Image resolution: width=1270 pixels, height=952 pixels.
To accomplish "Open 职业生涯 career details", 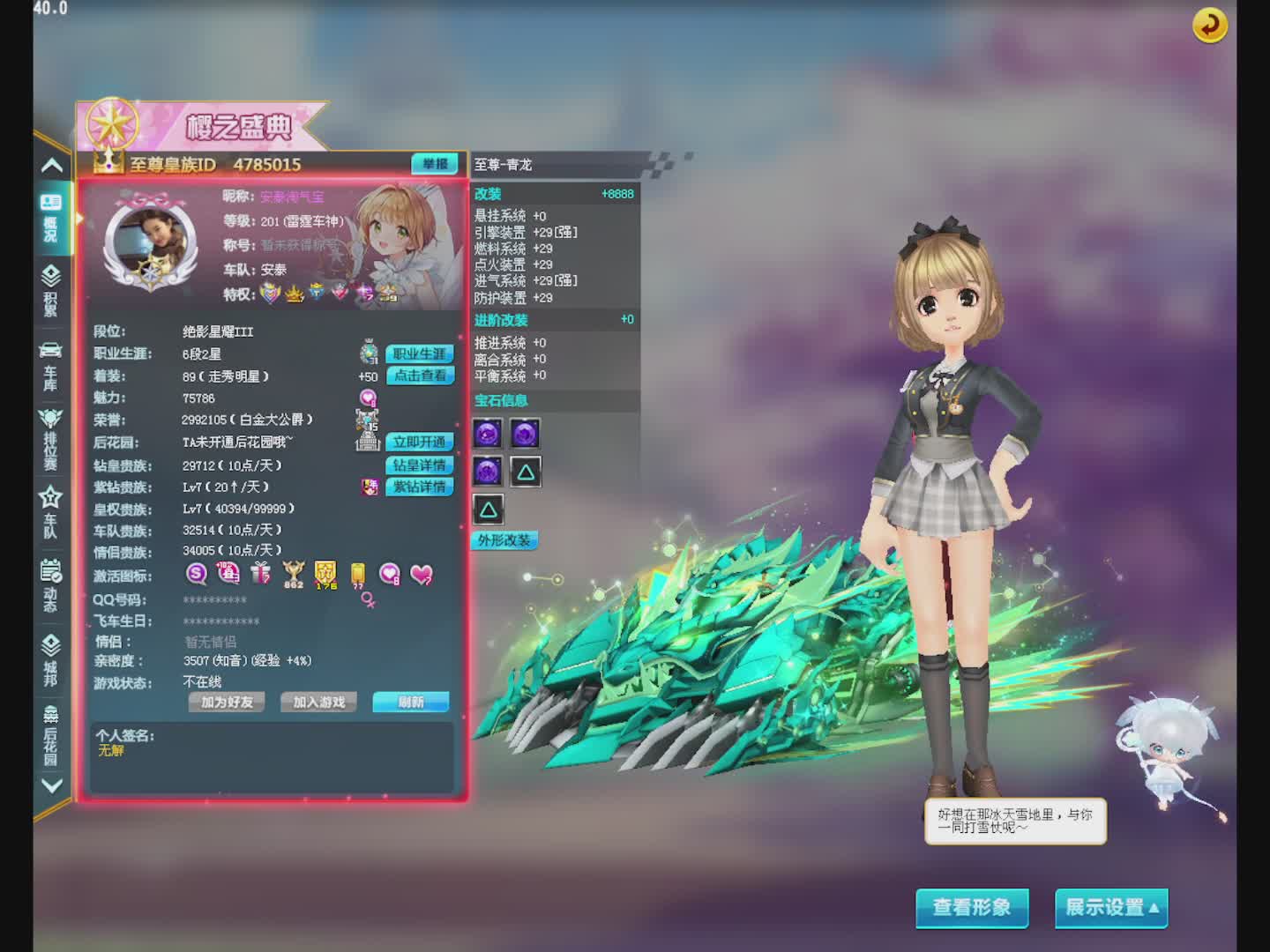I will [x=420, y=353].
